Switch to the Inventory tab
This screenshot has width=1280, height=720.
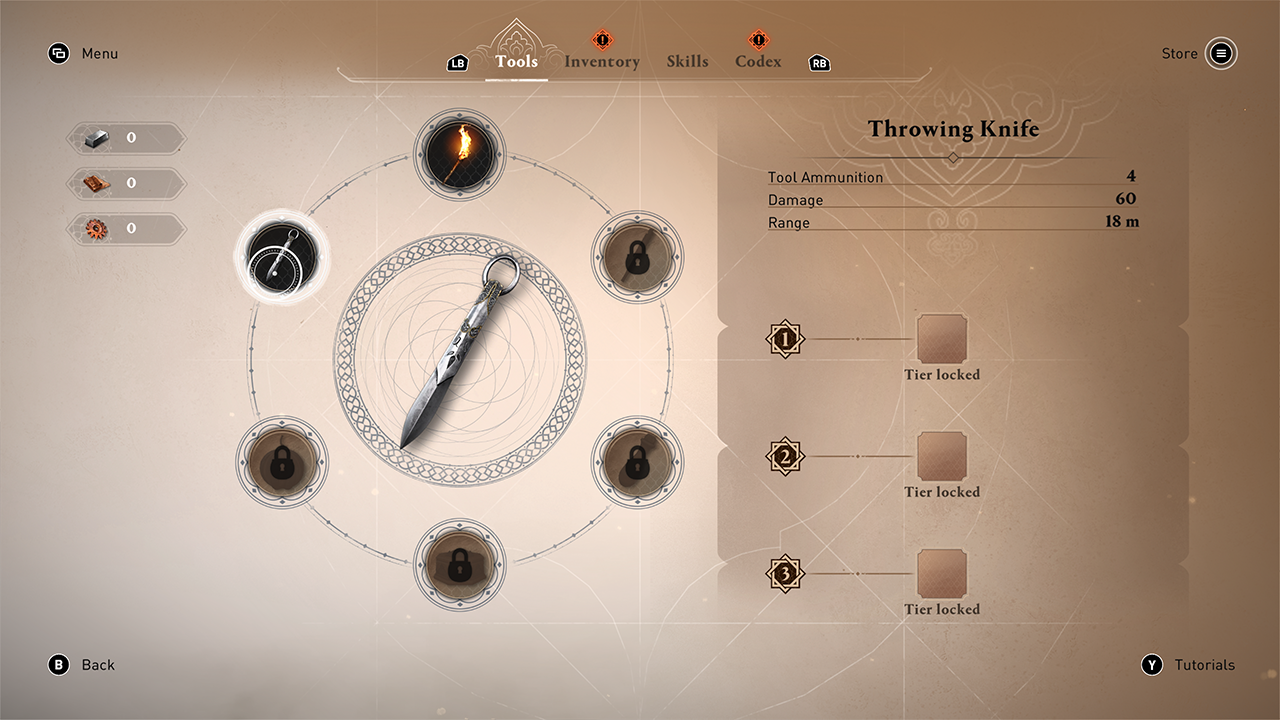(x=601, y=62)
